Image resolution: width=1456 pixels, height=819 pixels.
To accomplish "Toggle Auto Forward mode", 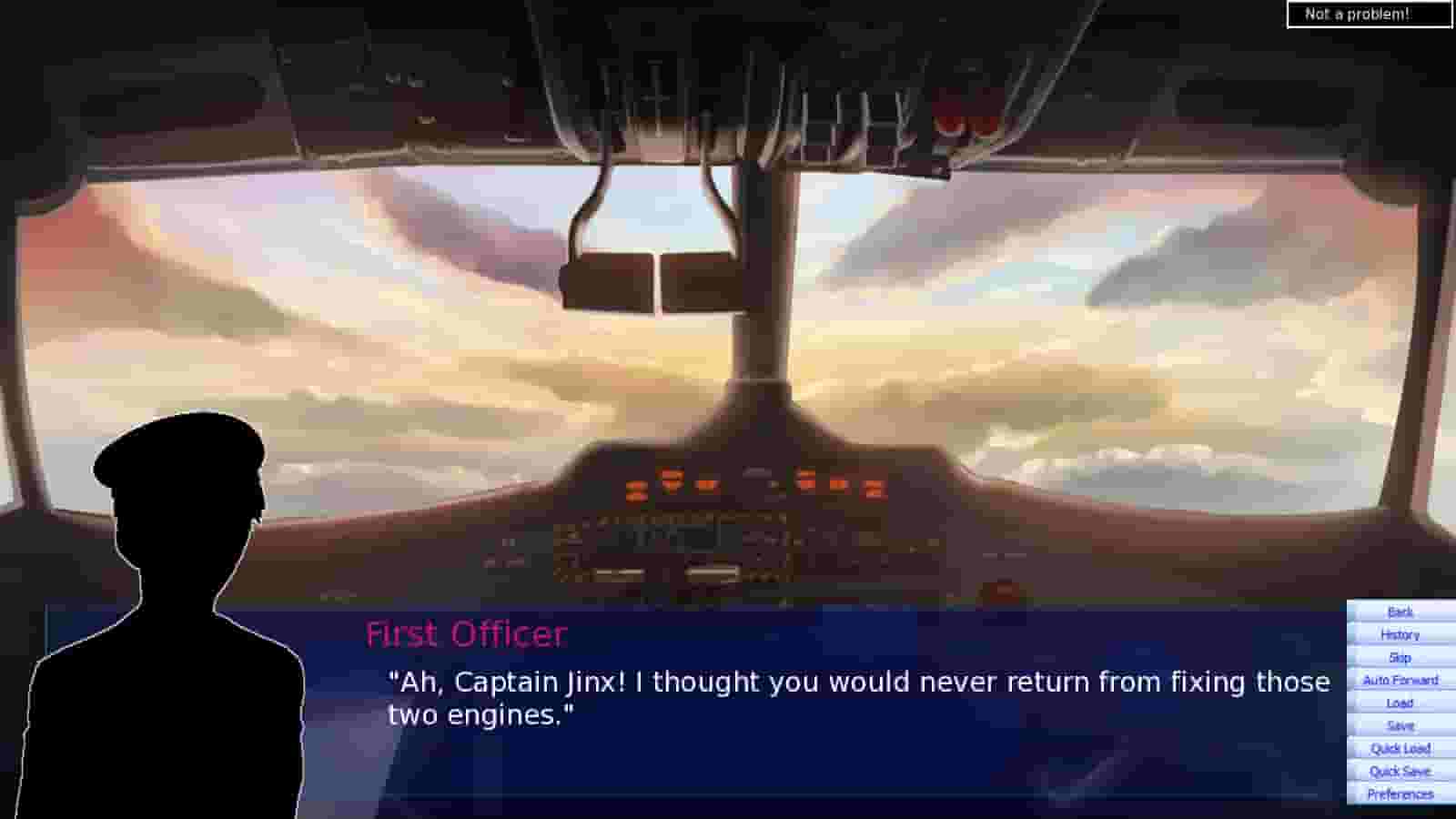I will (x=1399, y=680).
